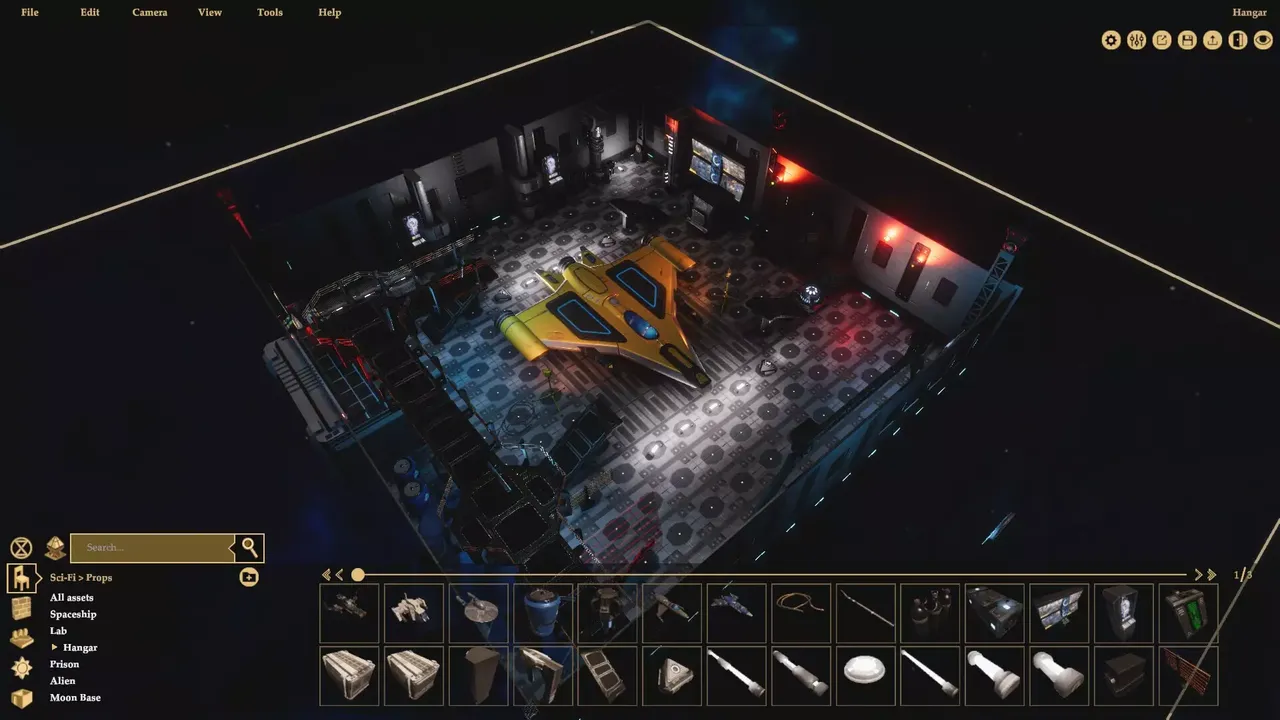The height and width of the screenshot is (720, 1280).
Task: Click the add-folder icon beside Sci-Fi Props
Action: [x=248, y=577]
